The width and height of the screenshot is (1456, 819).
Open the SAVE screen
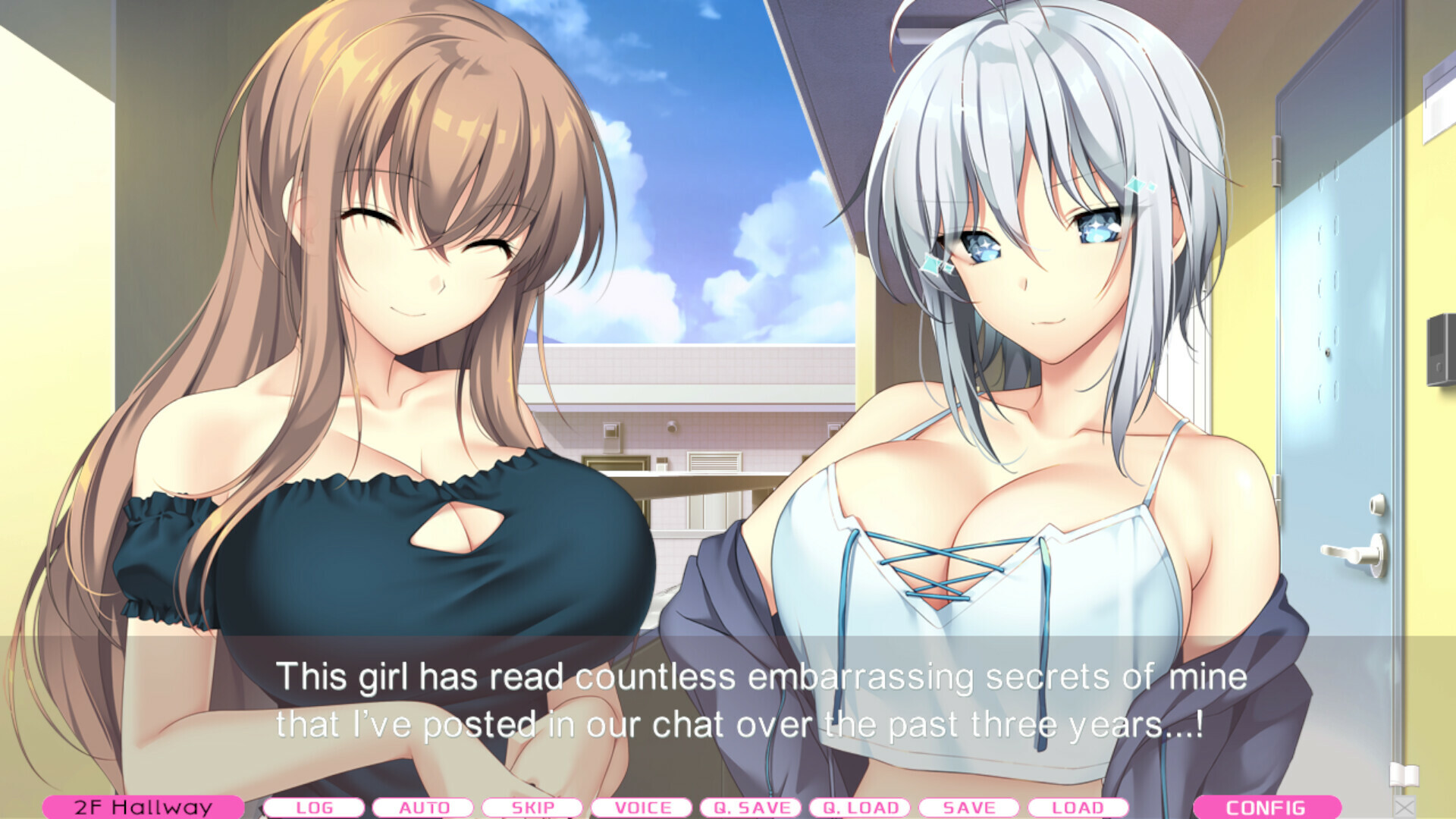971,807
